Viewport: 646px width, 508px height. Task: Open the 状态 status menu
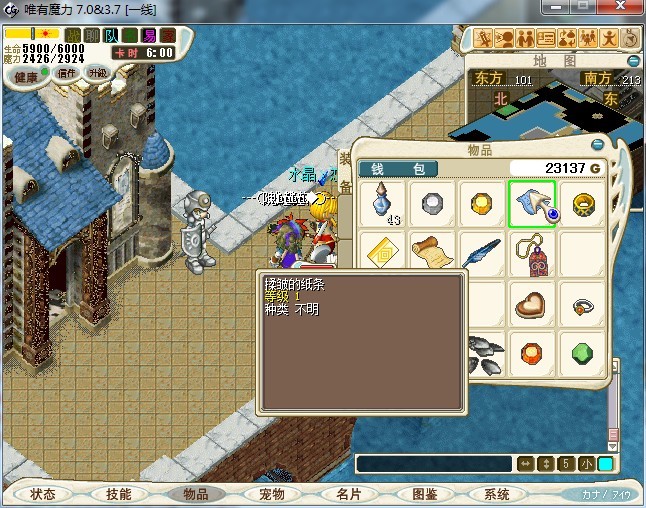click(43, 494)
